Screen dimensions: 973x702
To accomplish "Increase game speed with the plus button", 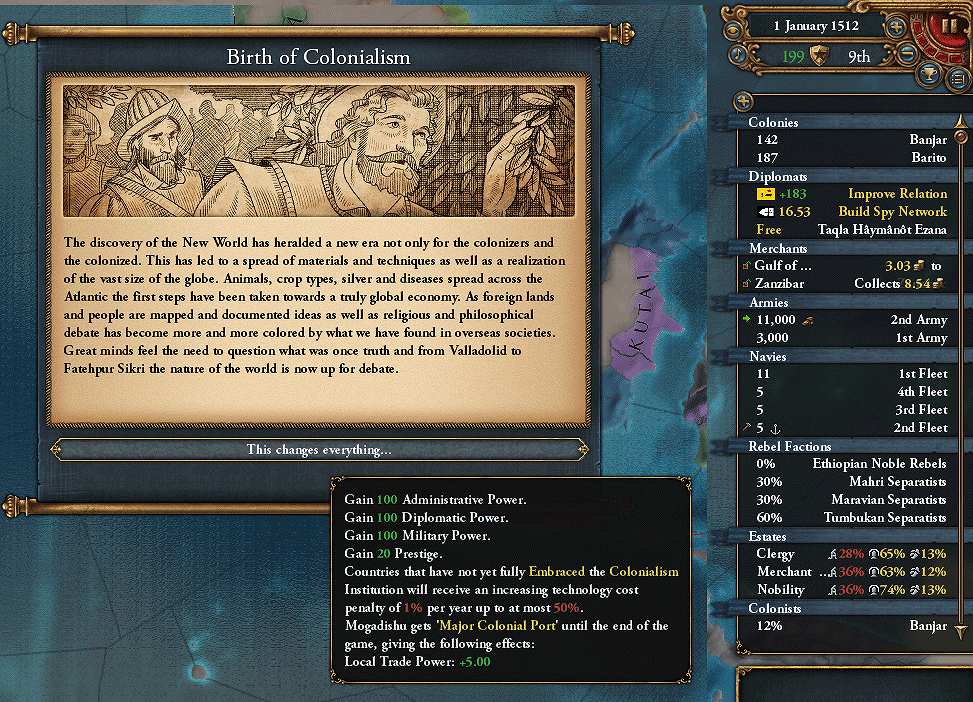I will tap(896, 27).
